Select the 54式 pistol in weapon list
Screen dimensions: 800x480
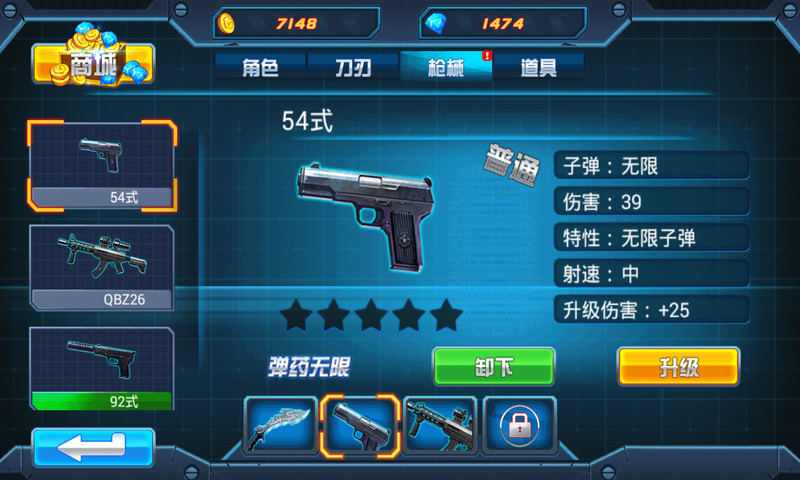(103, 163)
